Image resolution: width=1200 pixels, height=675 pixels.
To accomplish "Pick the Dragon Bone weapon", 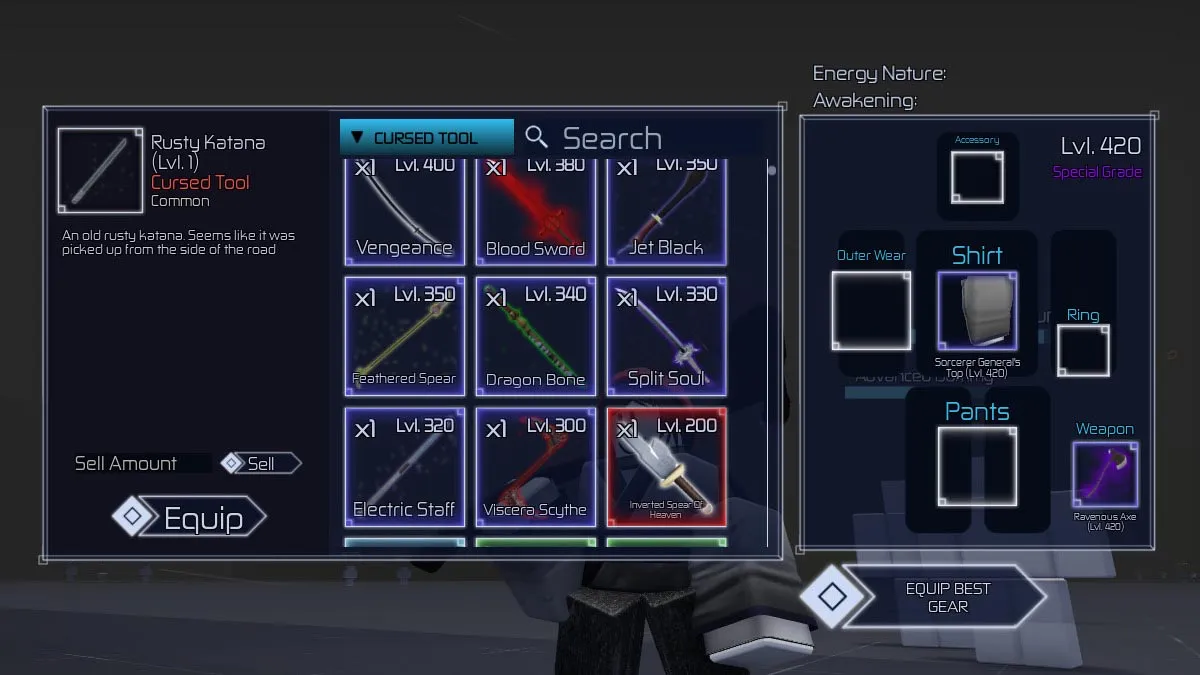I will pyautogui.click(x=536, y=336).
